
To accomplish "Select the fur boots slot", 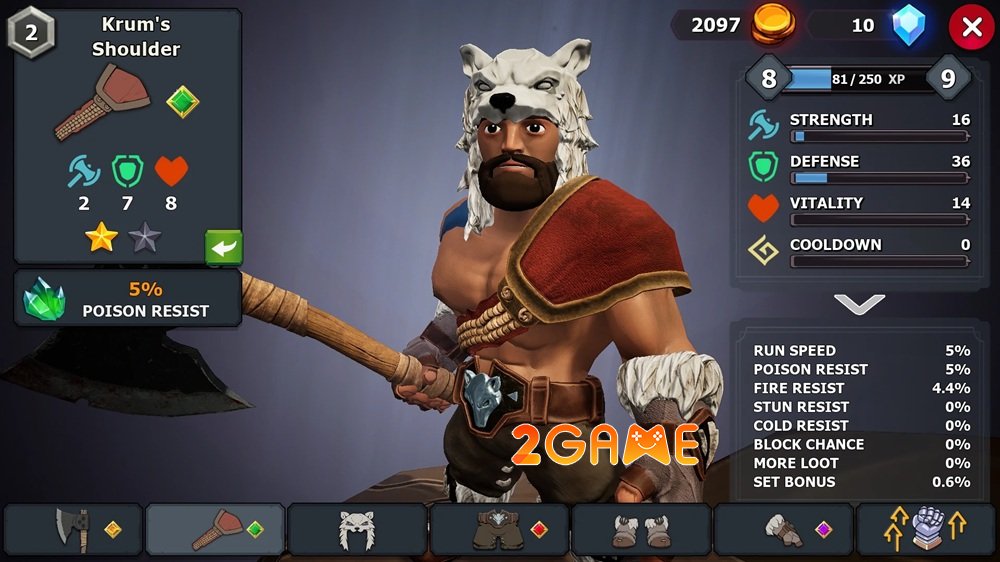I will (641, 529).
